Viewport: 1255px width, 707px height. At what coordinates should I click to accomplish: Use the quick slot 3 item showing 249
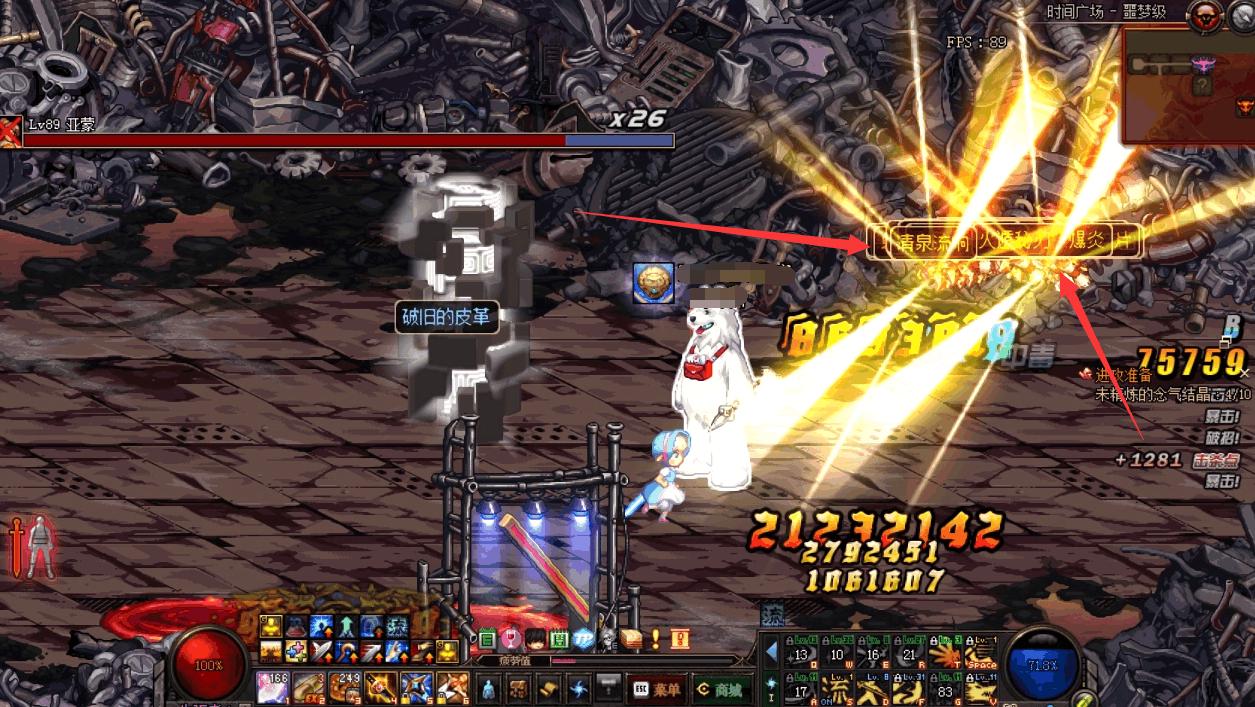pyautogui.click(x=344, y=687)
